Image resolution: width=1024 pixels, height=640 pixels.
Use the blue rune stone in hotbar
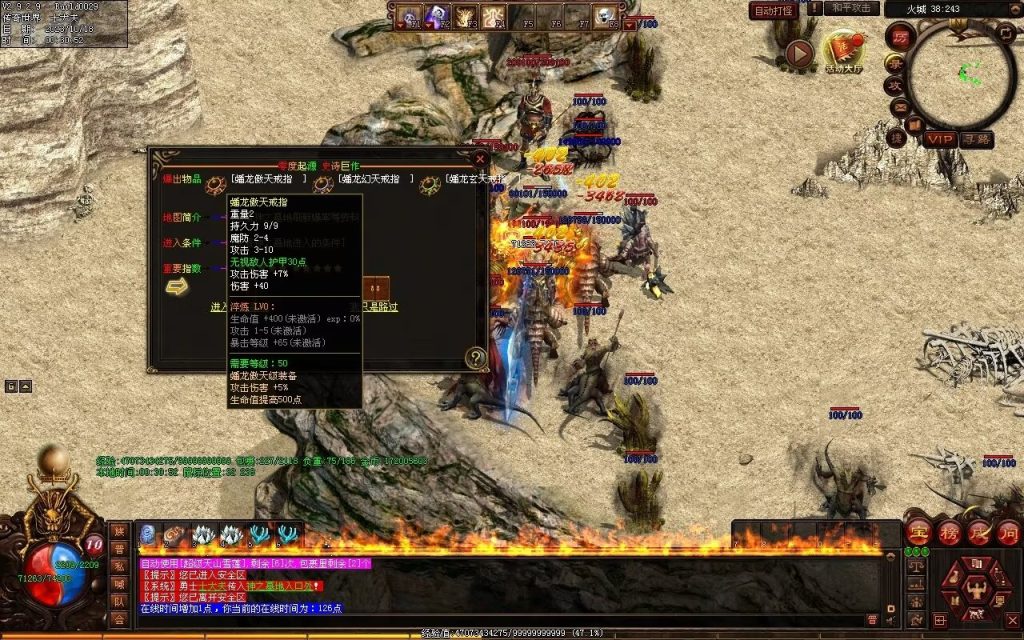(147, 535)
